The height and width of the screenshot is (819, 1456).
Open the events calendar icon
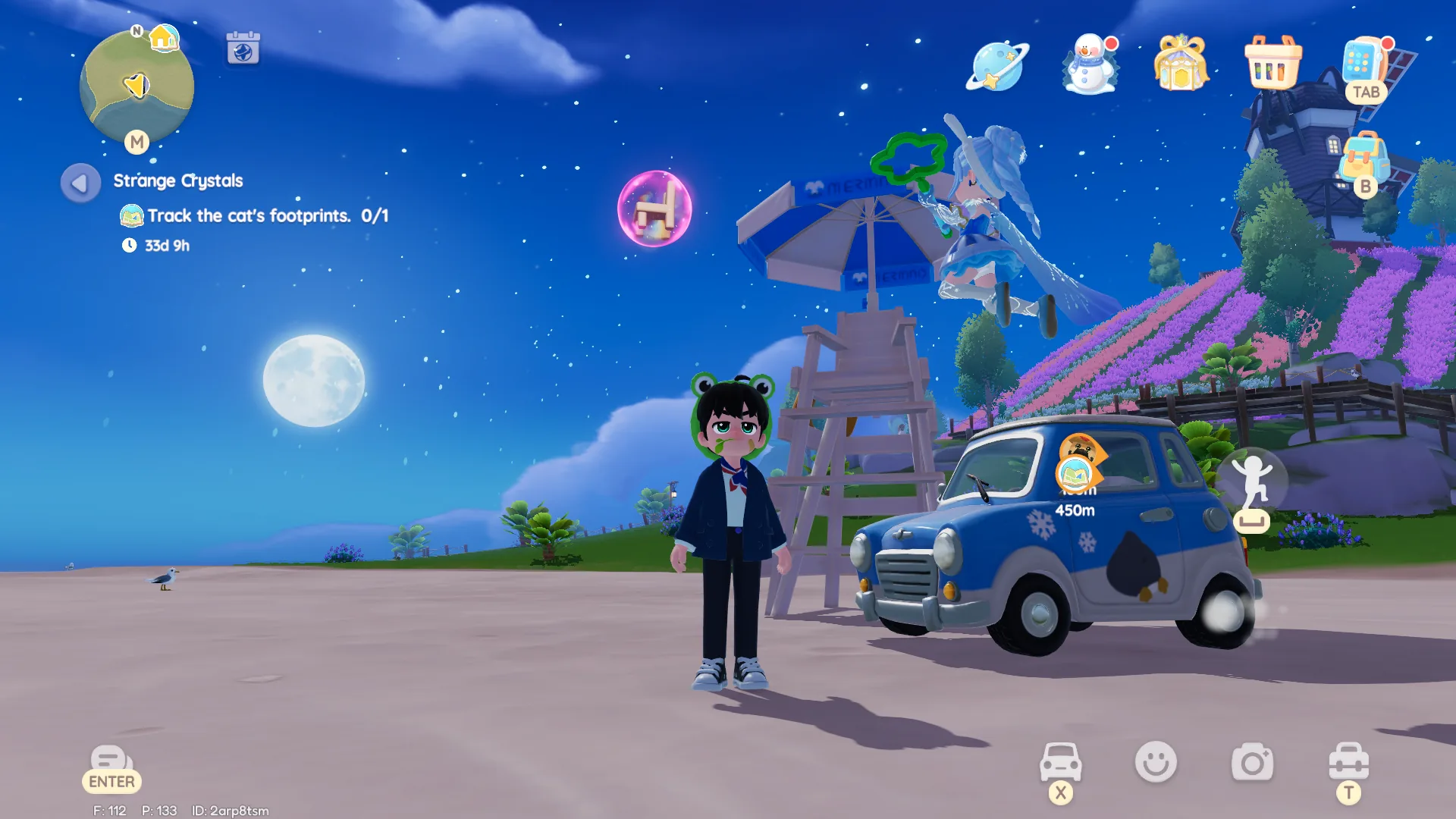coord(243,49)
